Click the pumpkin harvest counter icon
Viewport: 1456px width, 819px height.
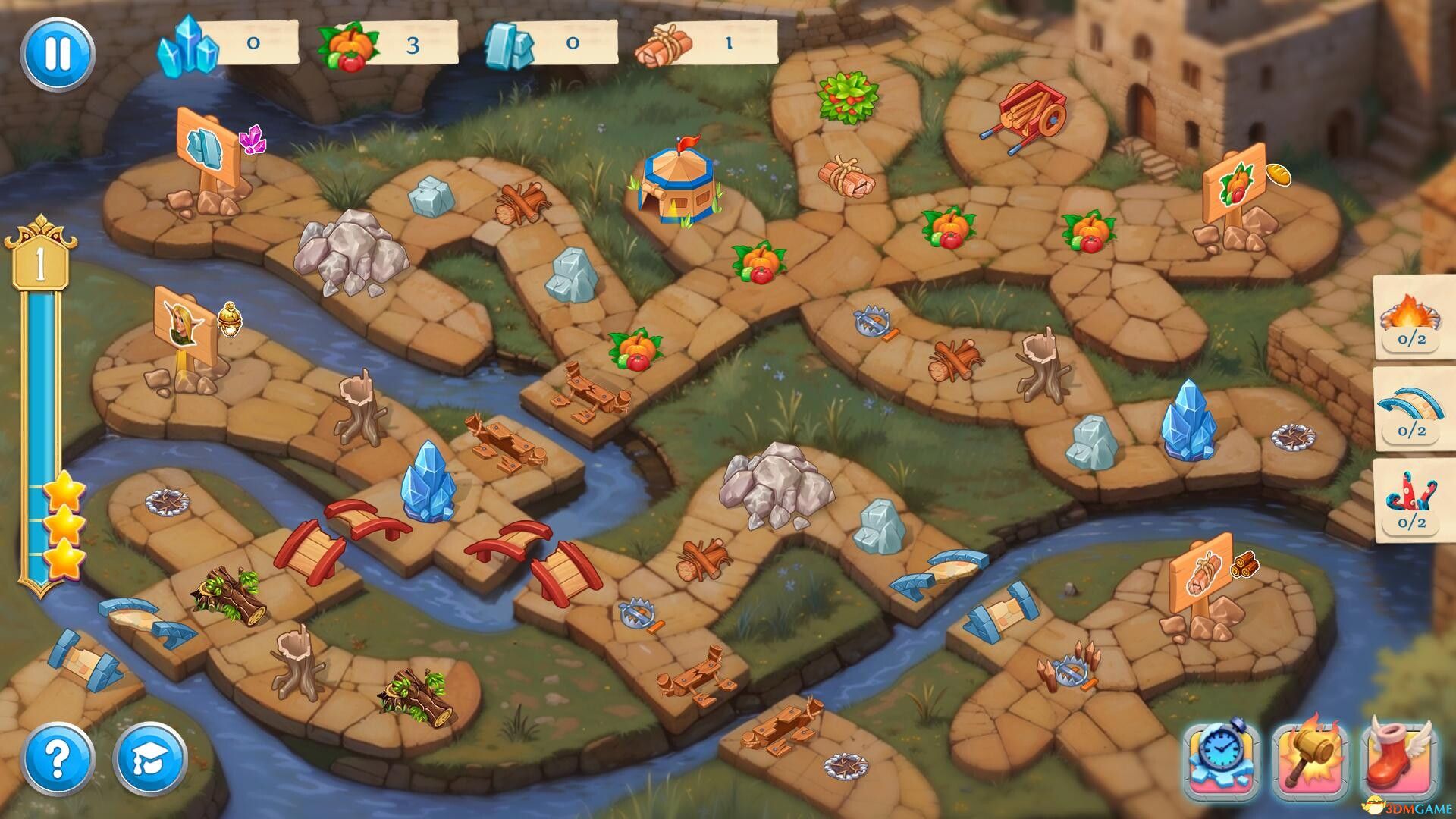(x=350, y=45)
